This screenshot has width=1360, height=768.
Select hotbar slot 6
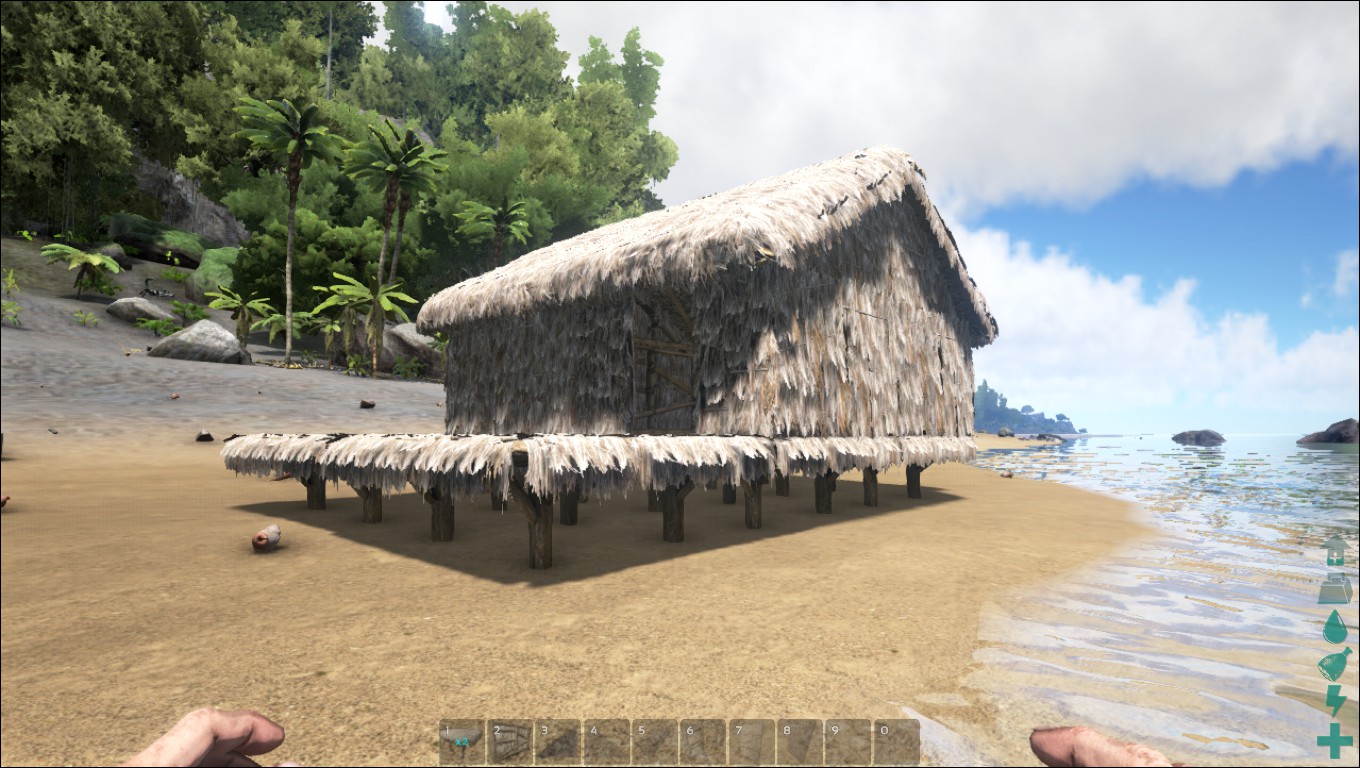click(x=703, y=742)
